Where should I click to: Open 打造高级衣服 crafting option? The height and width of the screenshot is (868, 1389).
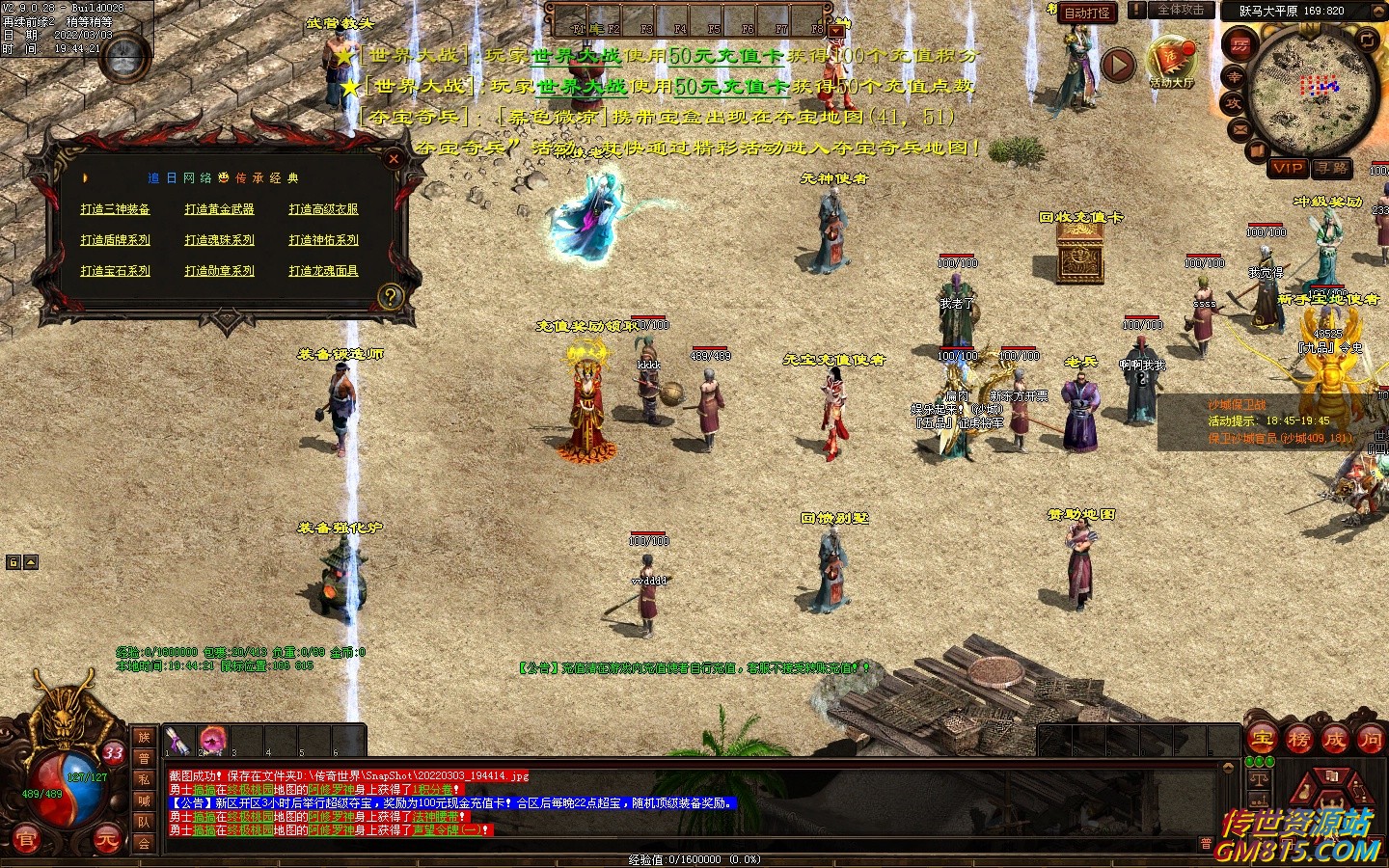(323, 209)
